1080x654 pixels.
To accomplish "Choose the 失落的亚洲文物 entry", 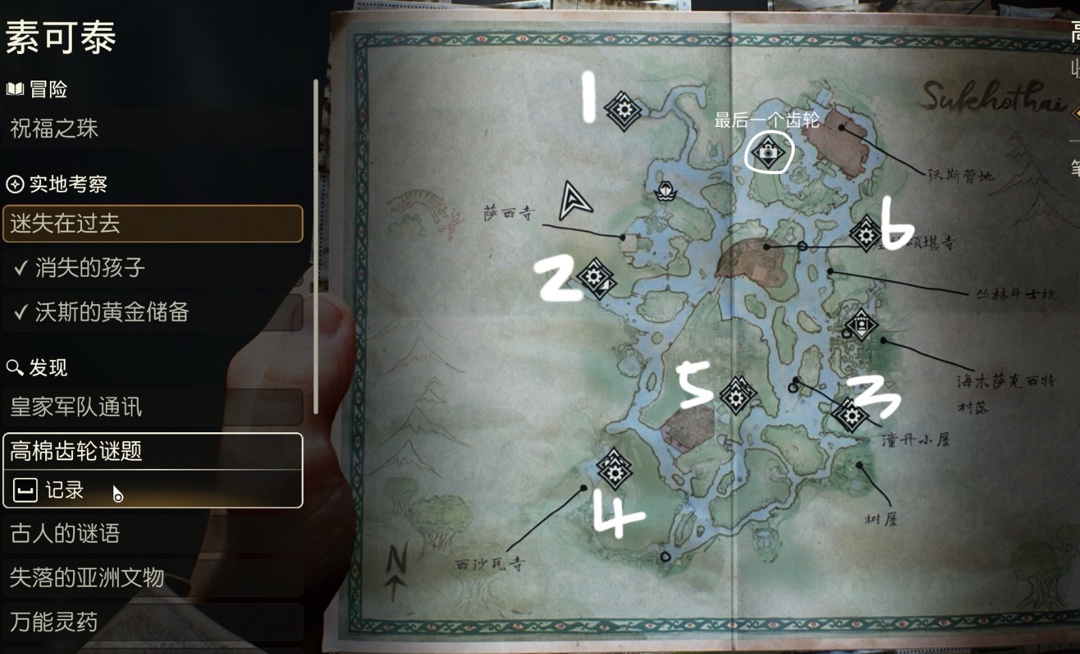I will (152, 577).
